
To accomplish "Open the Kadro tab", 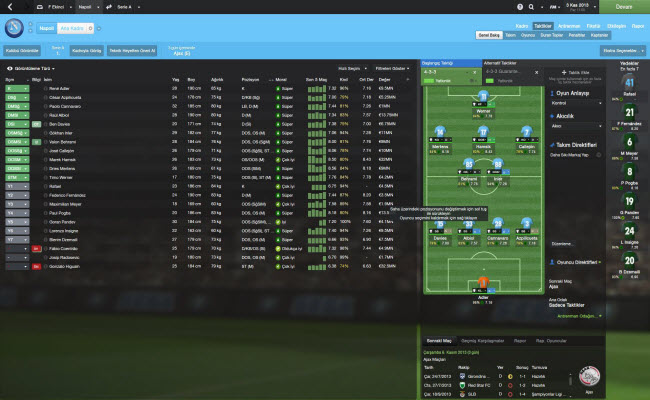I will (x=521, y=25).
